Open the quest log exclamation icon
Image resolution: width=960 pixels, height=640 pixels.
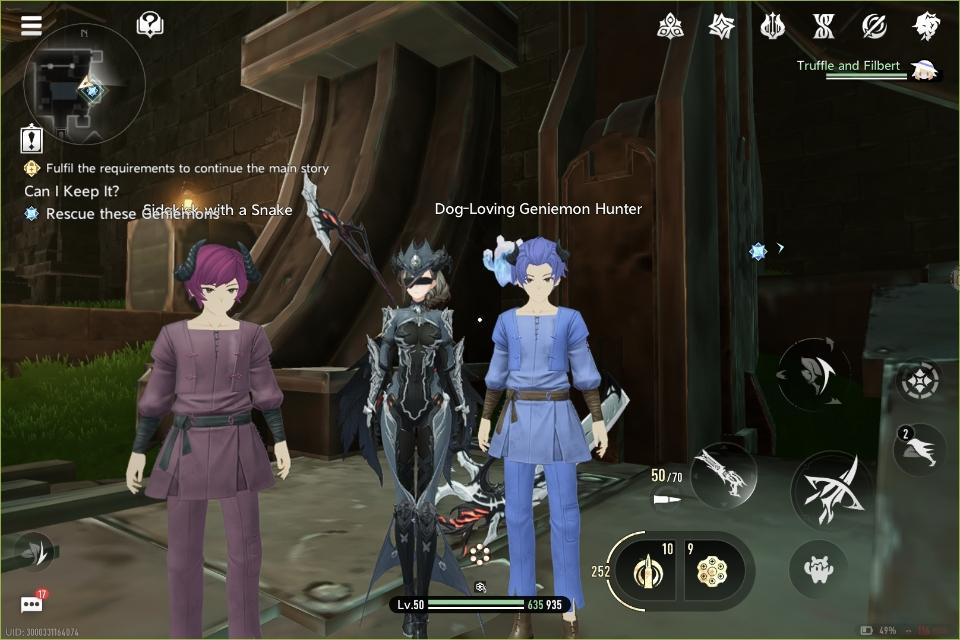[31, 139]
